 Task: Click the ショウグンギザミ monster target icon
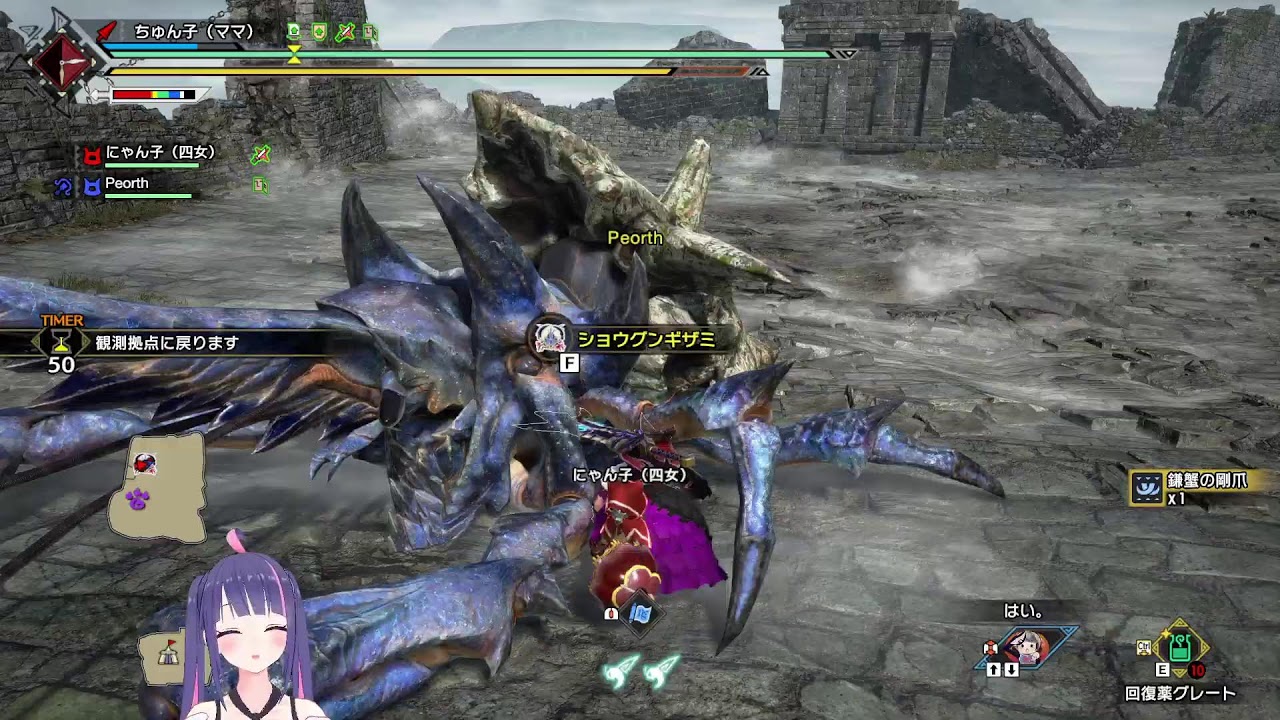click(x=546, y=338)
